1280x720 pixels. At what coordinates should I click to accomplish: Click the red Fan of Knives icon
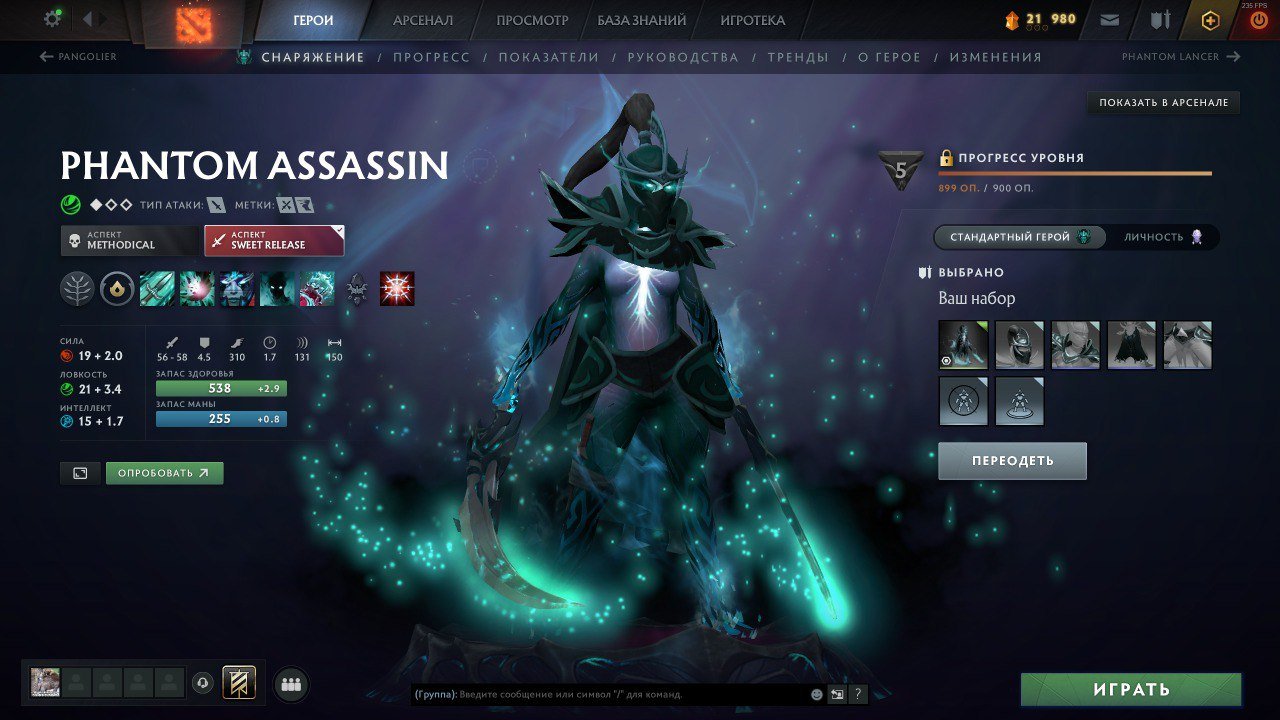[396, 290]
